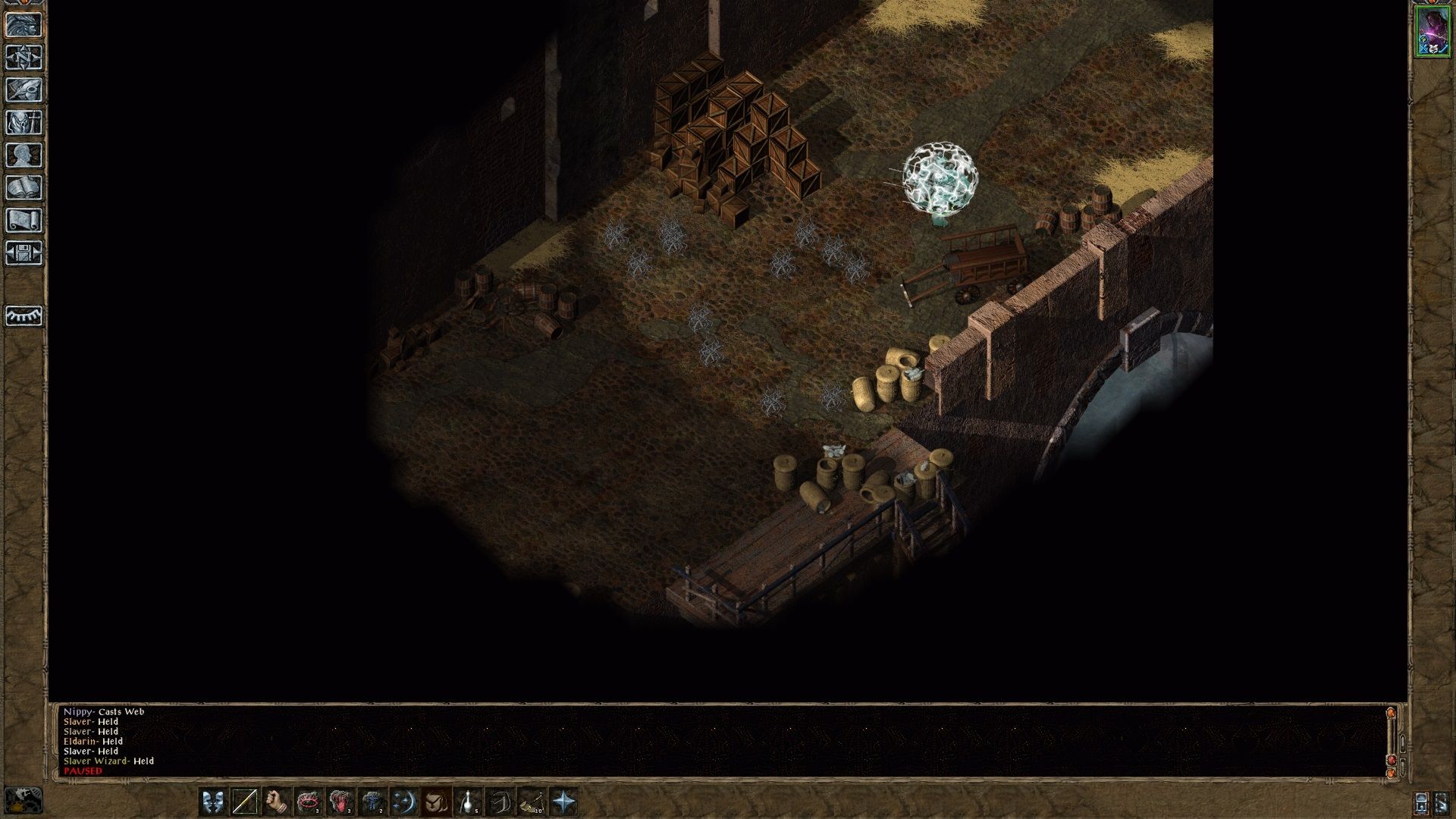This screenshot has width=1456, height=819.
Task: Click the twin masks talk button
Action: (213, 802)
